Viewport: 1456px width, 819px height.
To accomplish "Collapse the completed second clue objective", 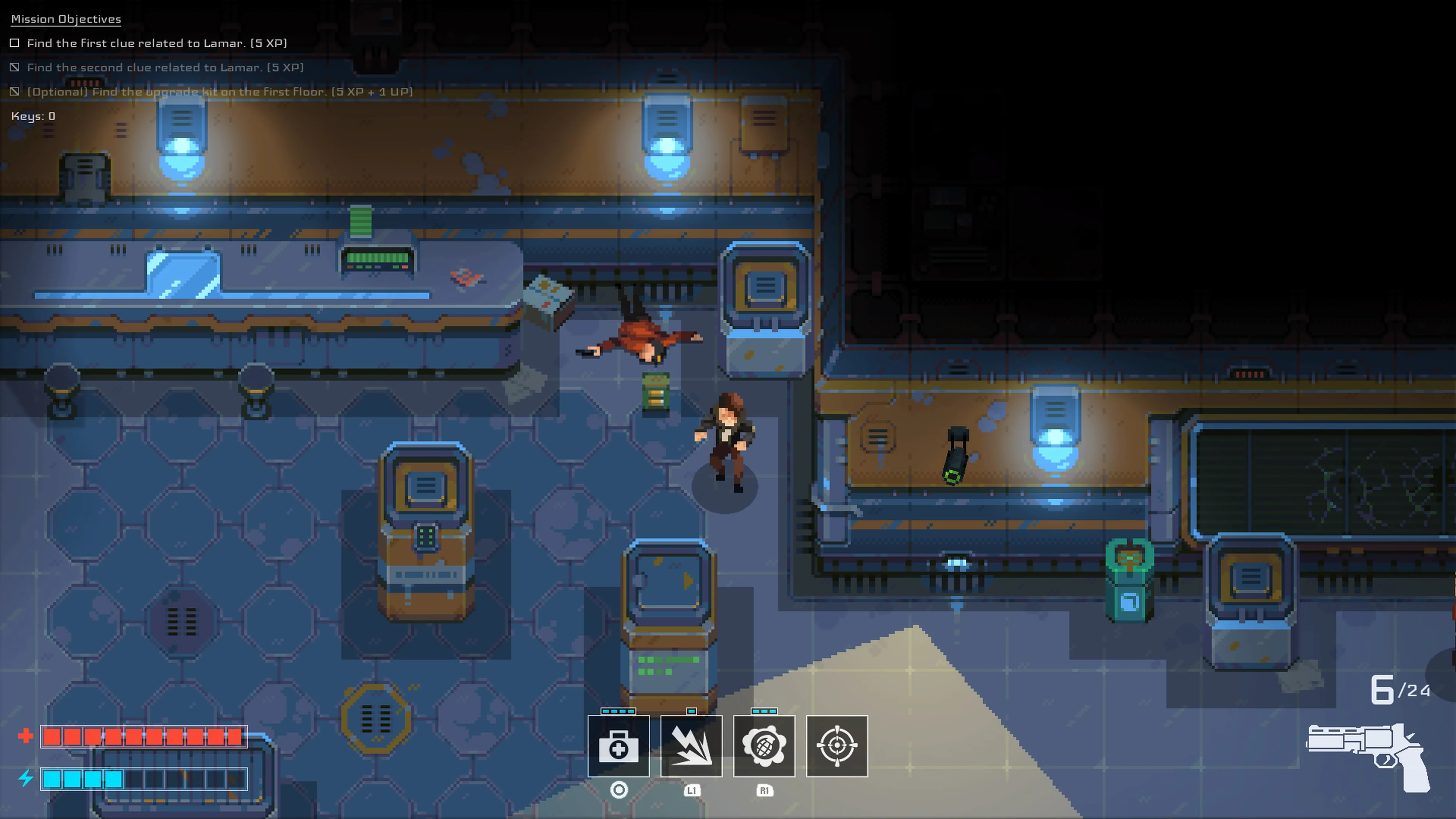I will pyautogui.click(x=166, y=67).
